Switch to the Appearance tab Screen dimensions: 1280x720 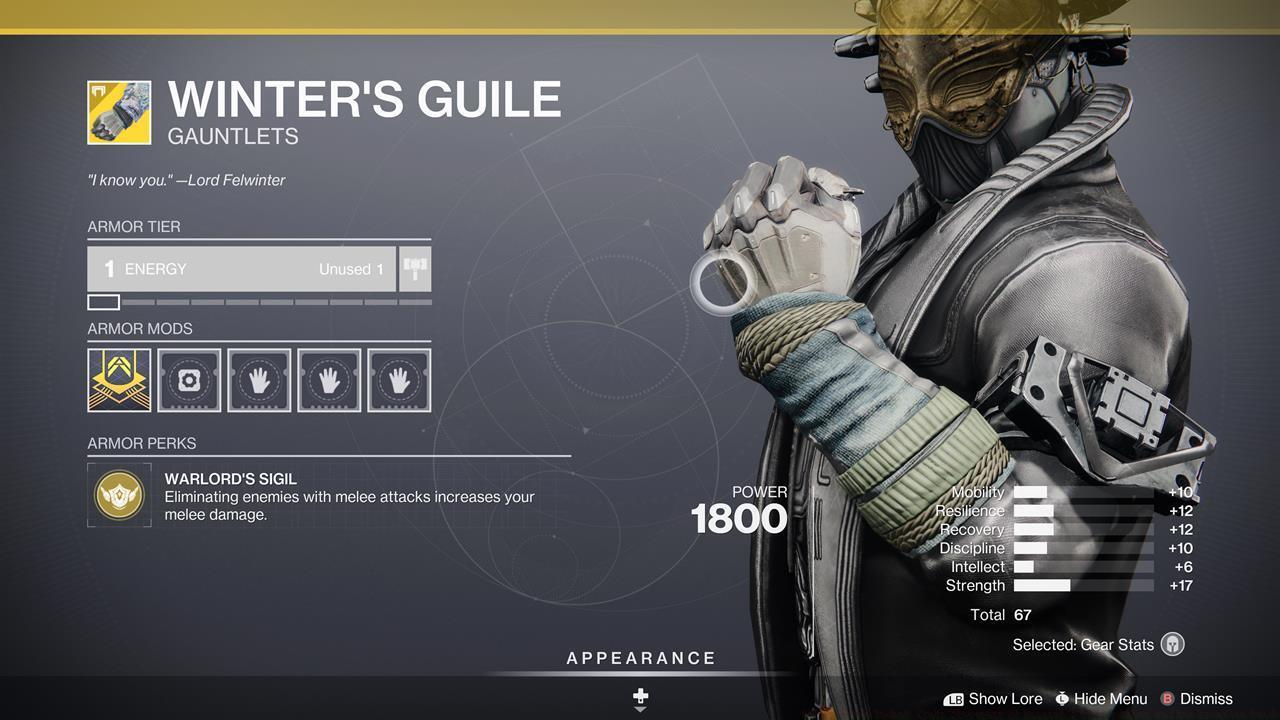tap(640, 658)
